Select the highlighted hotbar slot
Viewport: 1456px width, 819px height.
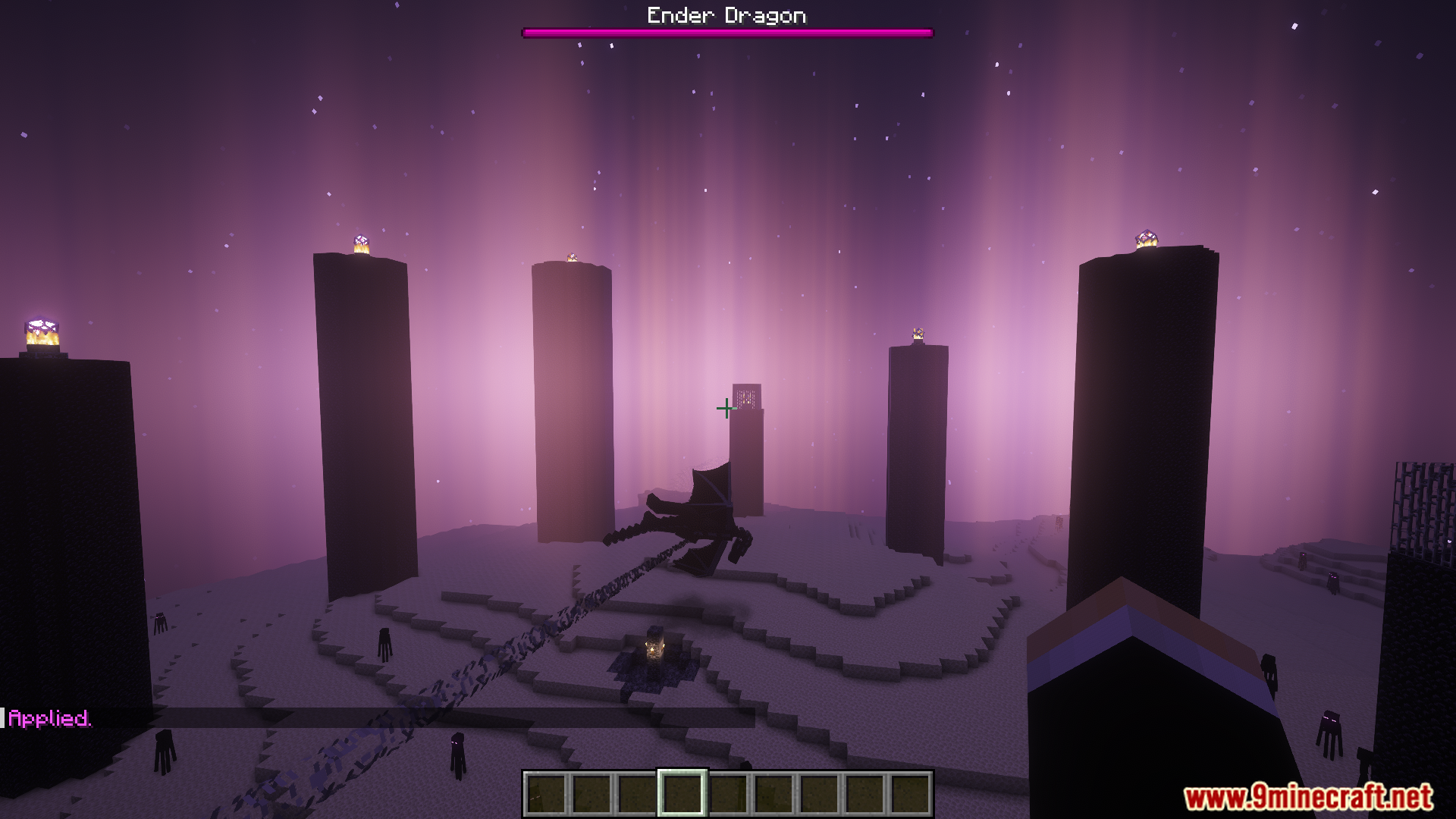(x=682, y=793)
